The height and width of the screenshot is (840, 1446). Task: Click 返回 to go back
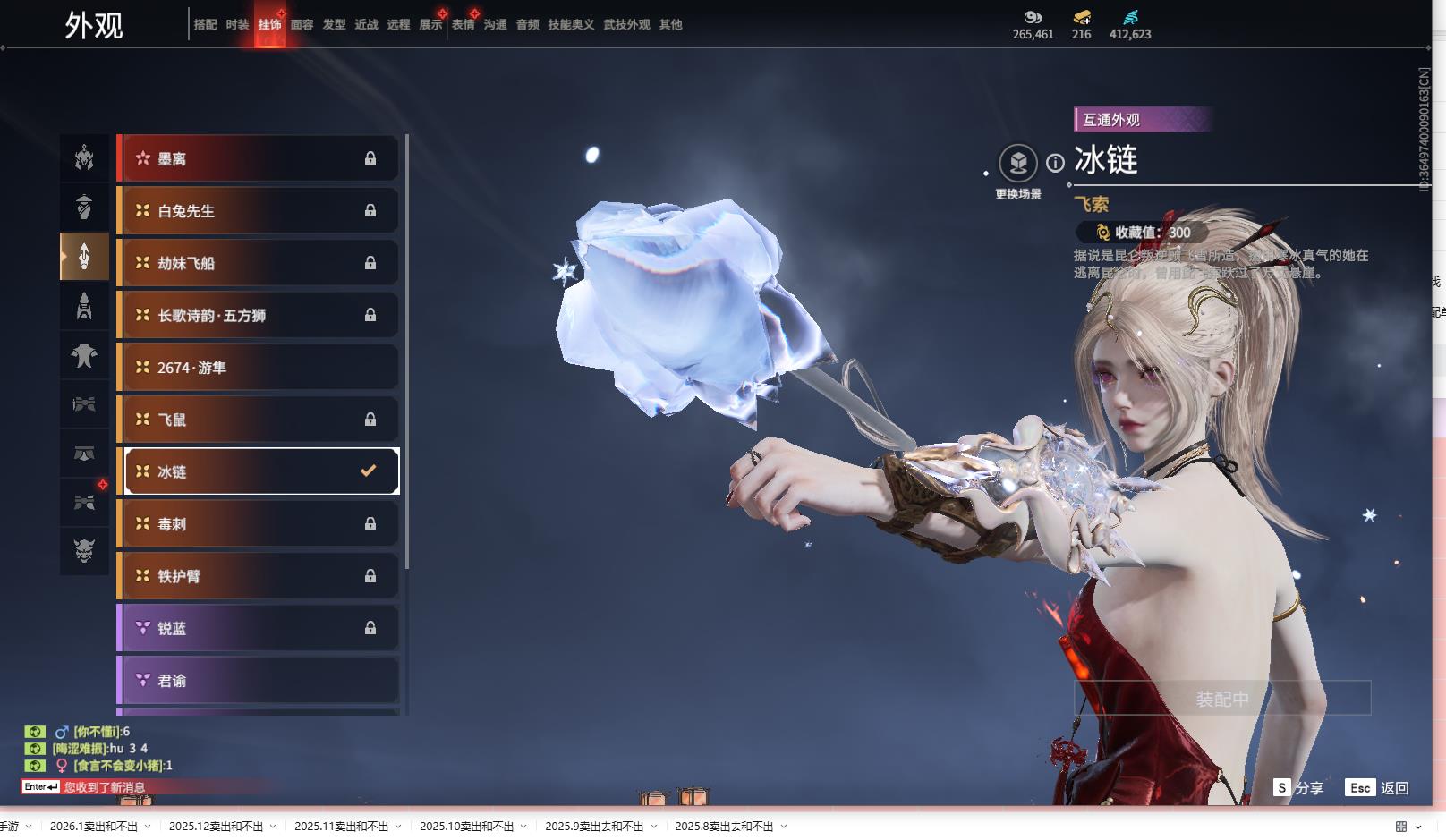(1378, 788)
